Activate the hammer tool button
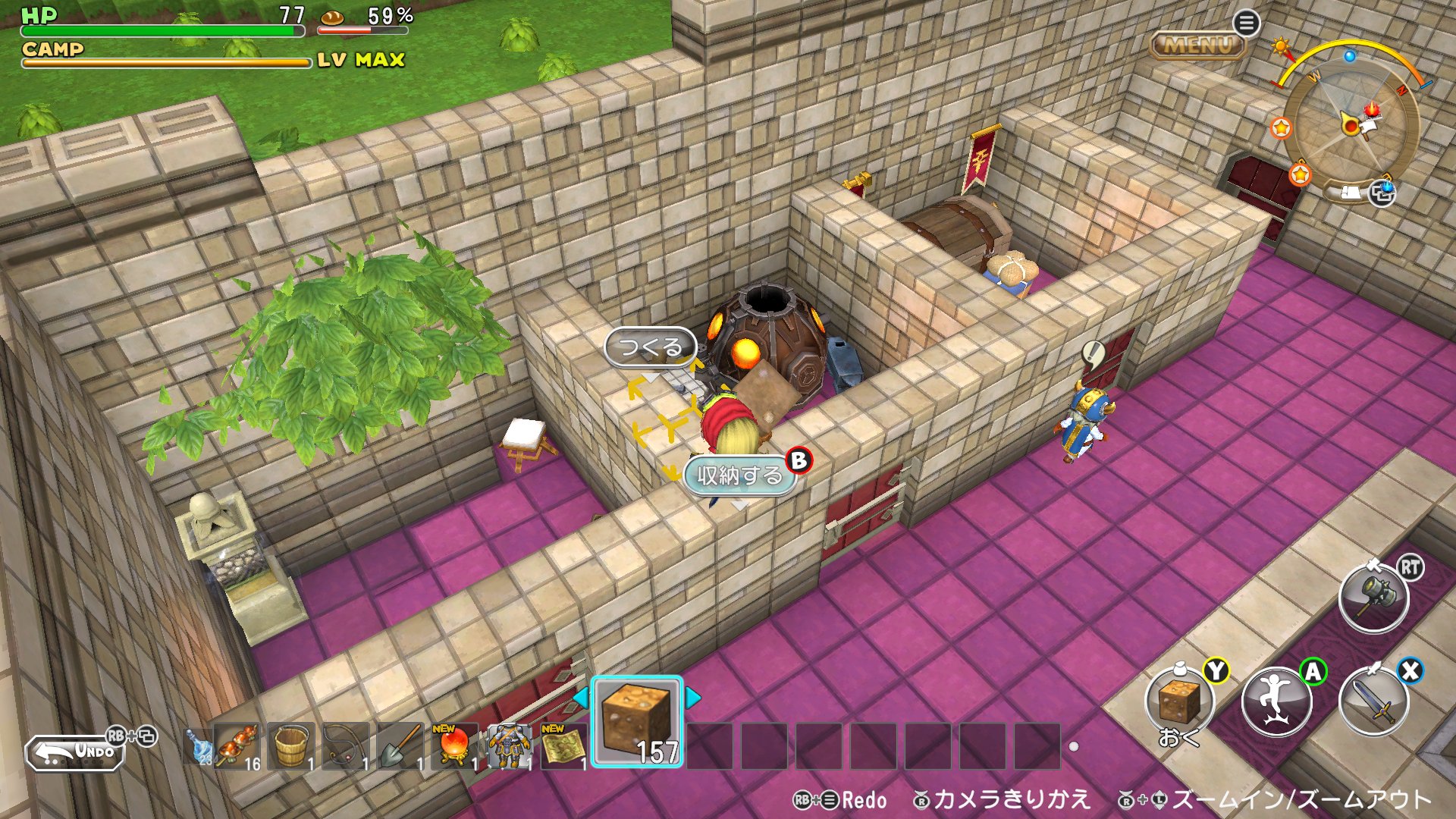The image size is (1456, 819). coord(1374,598)
